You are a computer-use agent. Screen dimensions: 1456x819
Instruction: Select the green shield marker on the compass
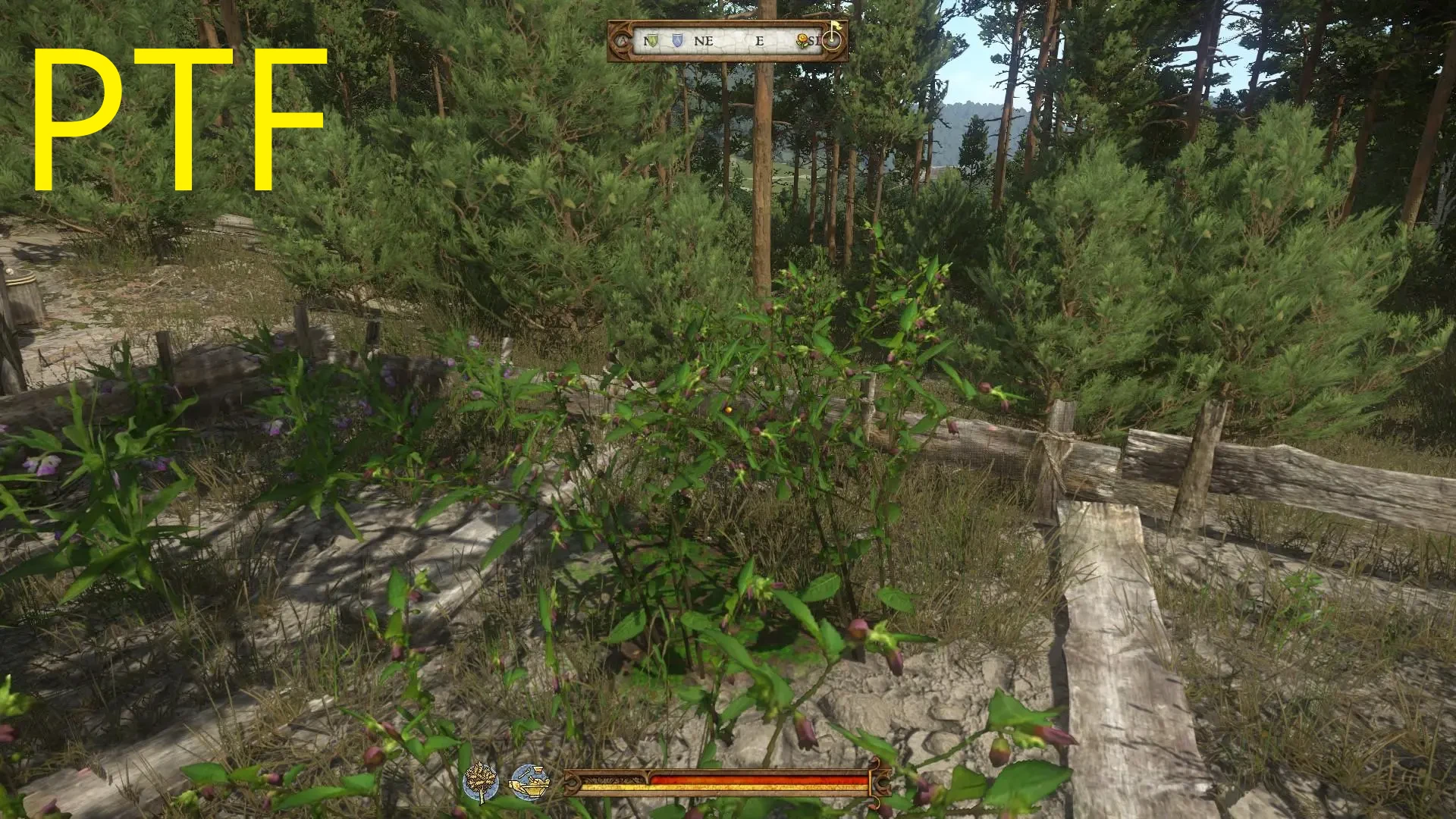(654, 41)
